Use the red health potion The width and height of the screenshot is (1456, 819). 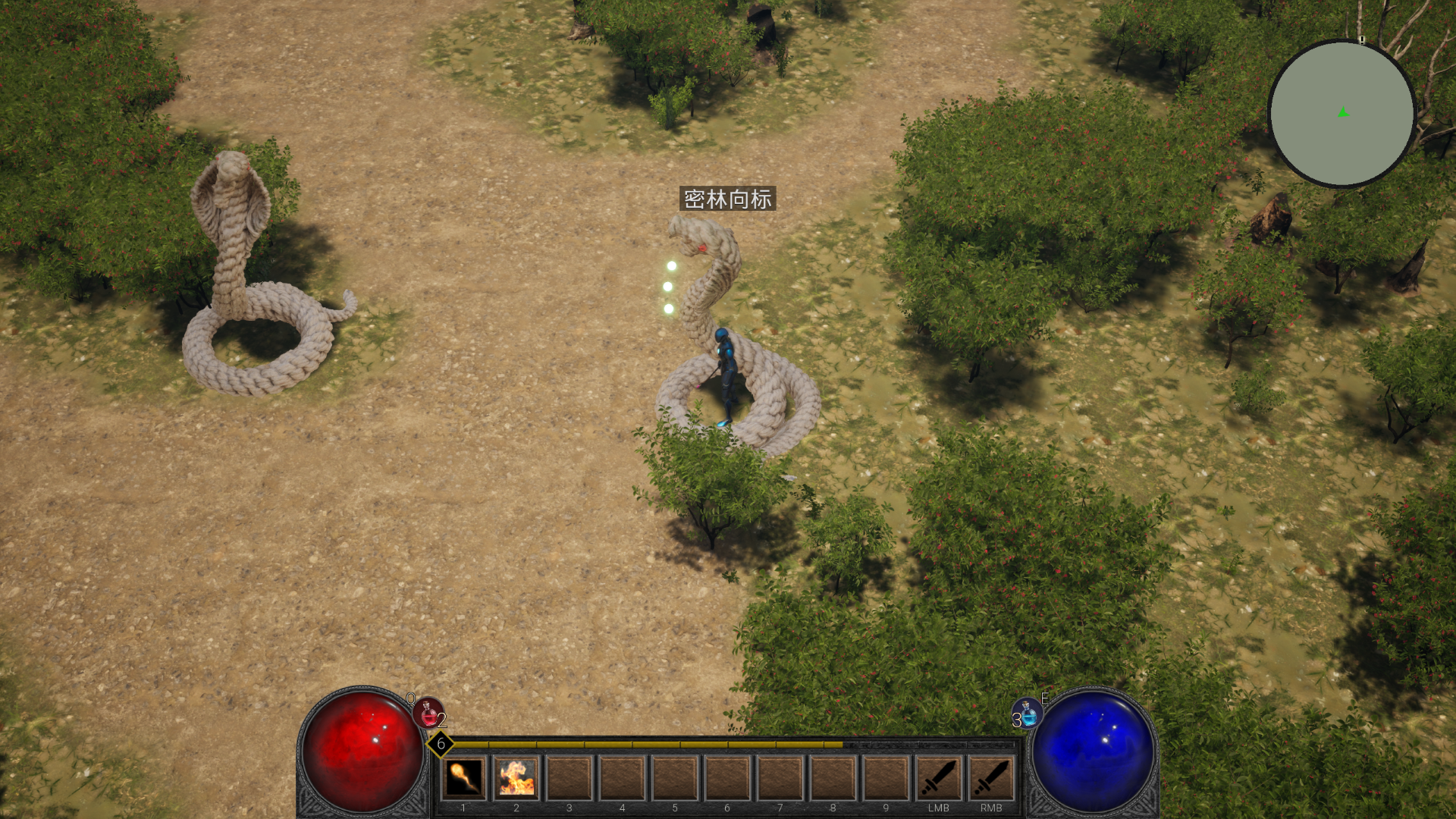pyautogui.click(x=428, y=714)
